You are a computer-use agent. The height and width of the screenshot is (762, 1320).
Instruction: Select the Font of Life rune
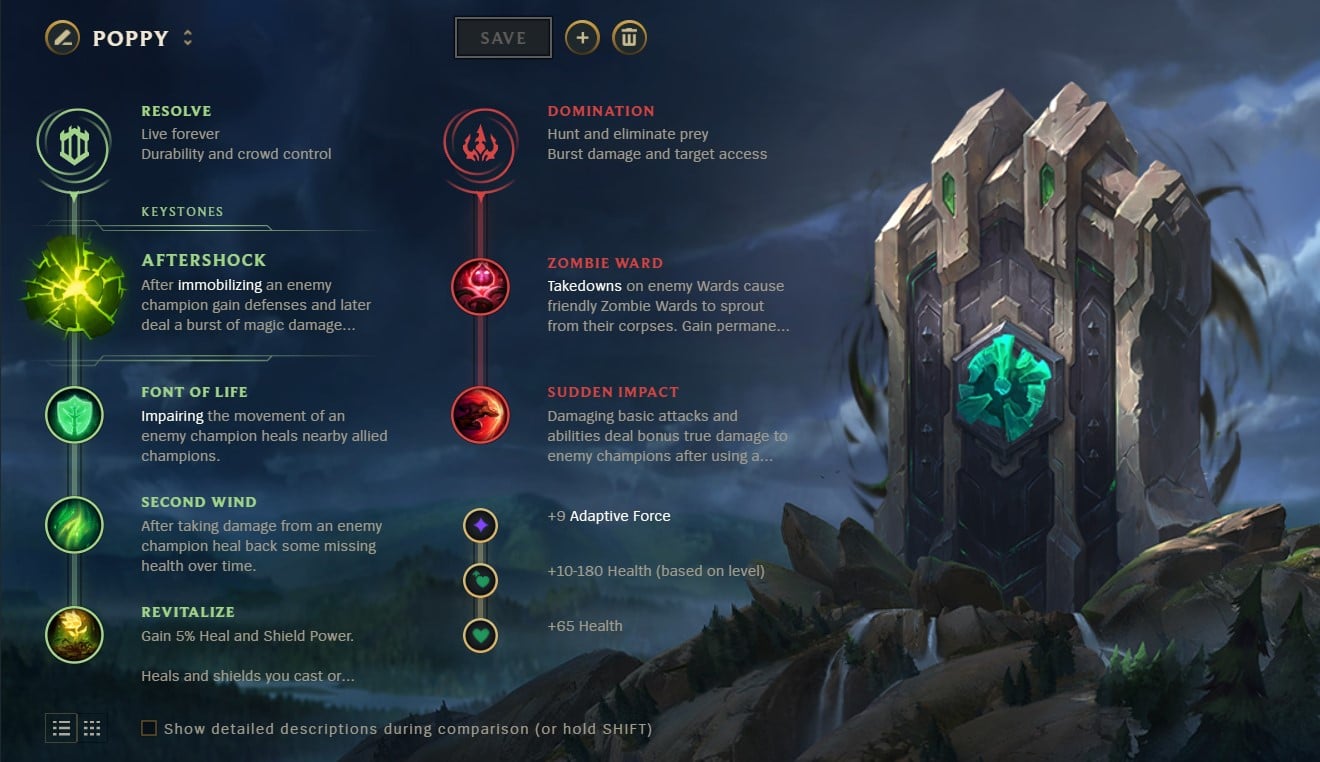pos(74,414)
